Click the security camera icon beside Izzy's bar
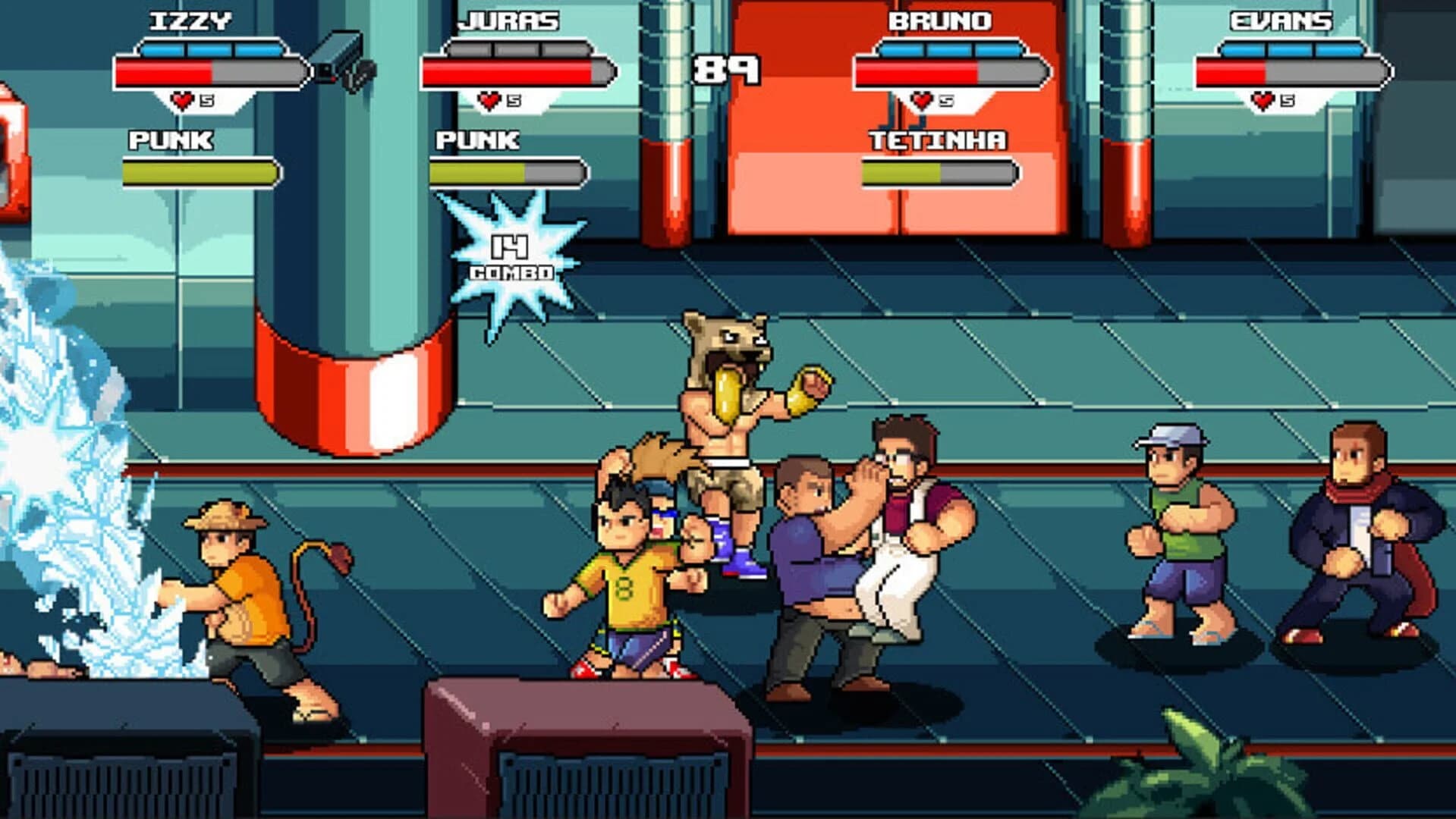1456x819 pixels. (x=341, y=57)
